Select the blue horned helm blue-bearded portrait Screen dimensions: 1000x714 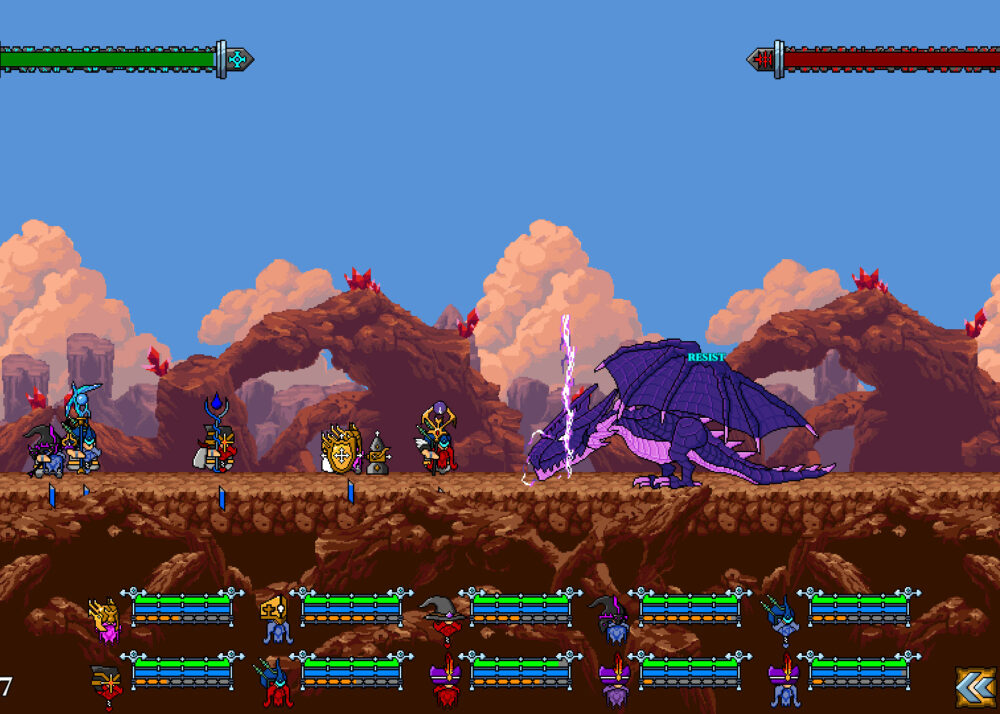pos(780,618)
